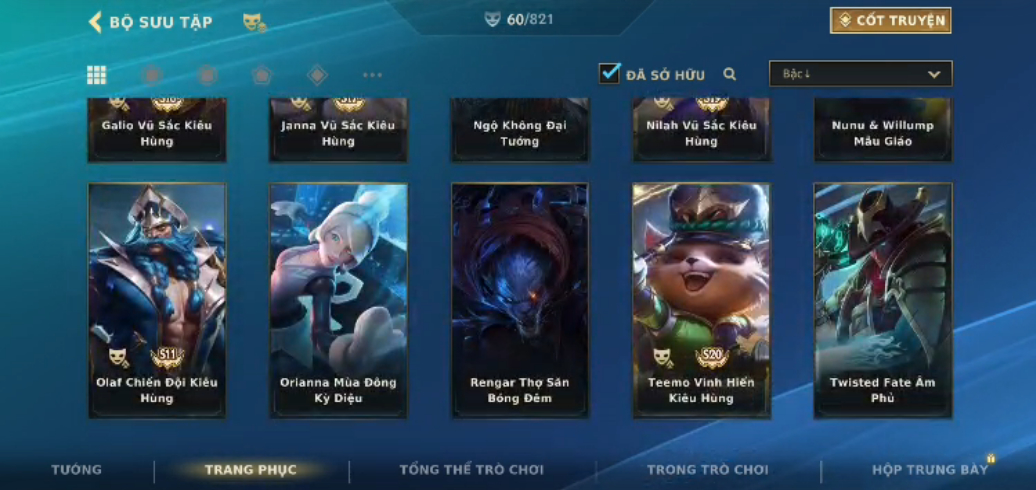Viewport: 1036px width, 490px height.
Task: Click the mask icon beside the title
Action: coord(254,22)
